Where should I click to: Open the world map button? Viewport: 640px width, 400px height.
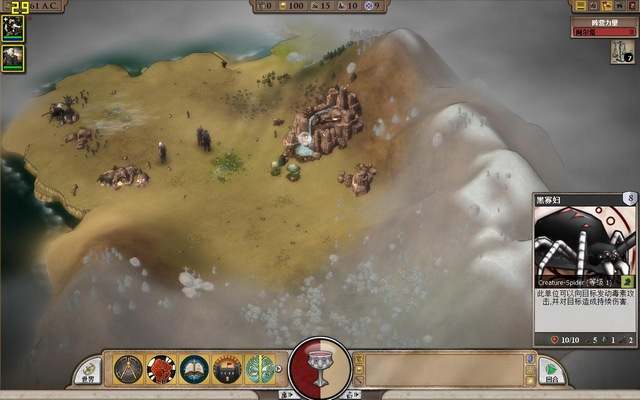point(89,371)
